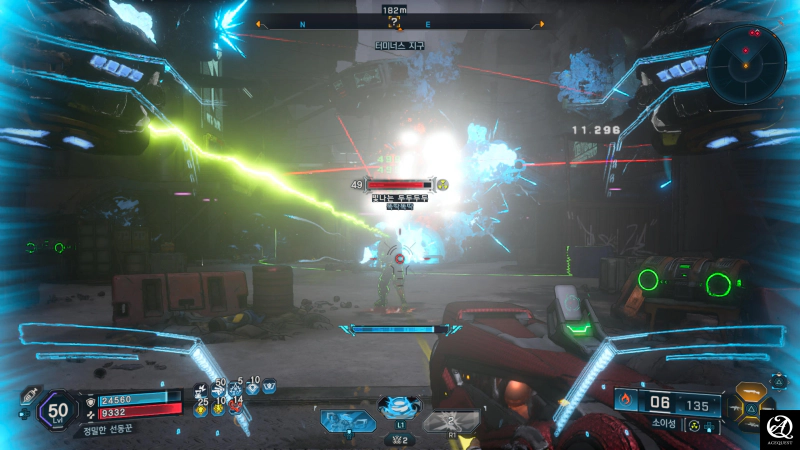Inspect the red buff icon with 14 stacks
This screenshot has width=800, height=450.
click(x=236, y=407)
